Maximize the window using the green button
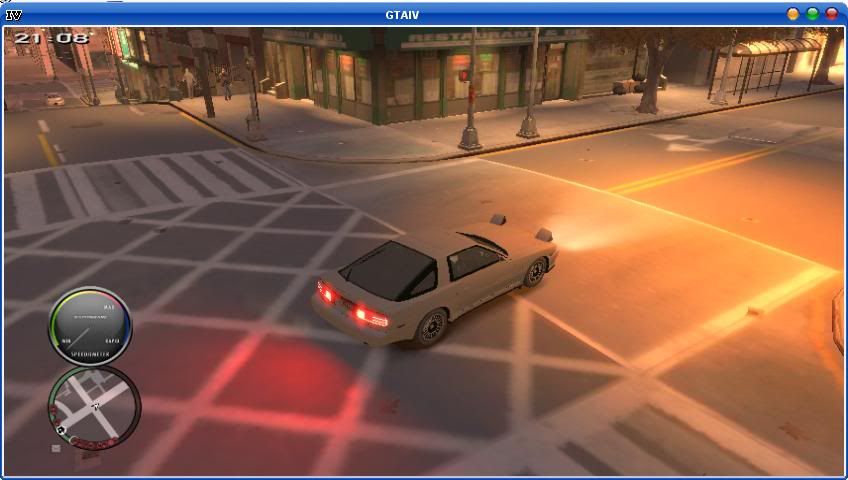This screenshot has height=480, width=848. 813,14
